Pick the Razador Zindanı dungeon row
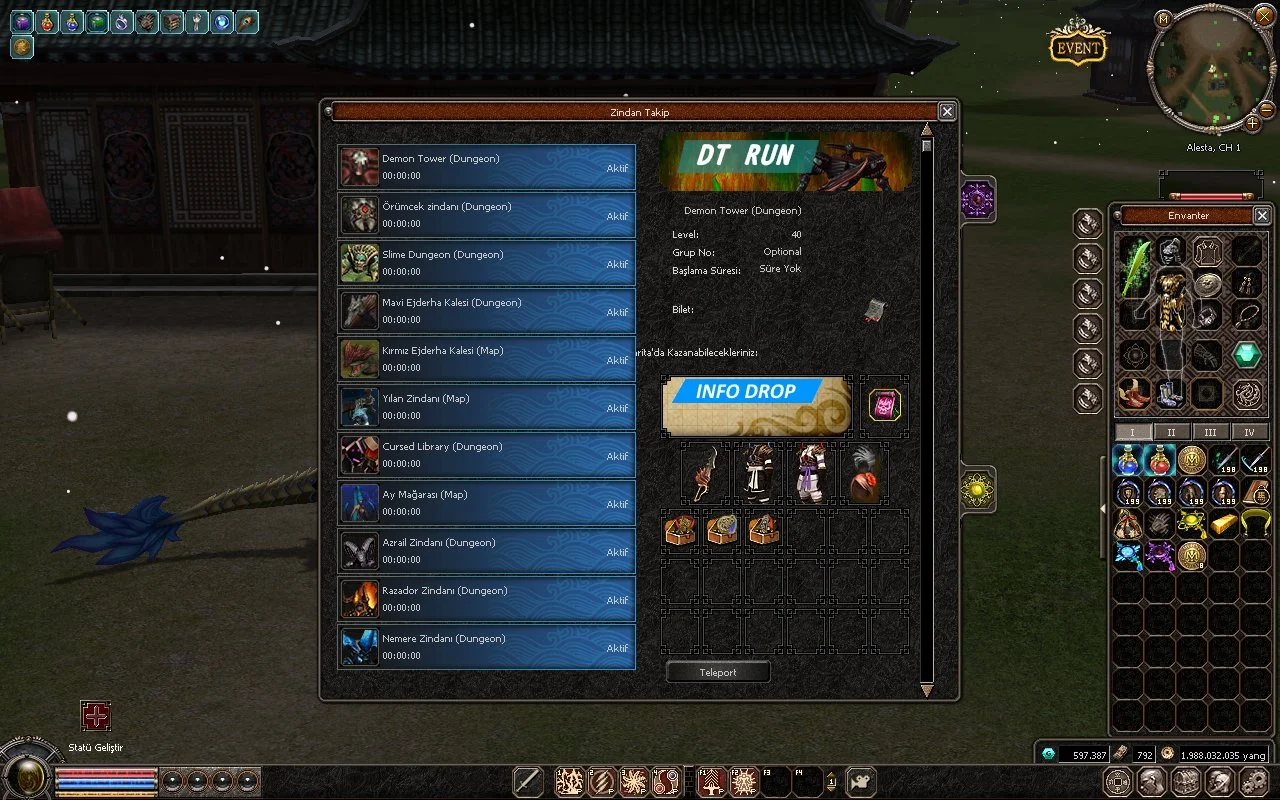 coord(487,599)
